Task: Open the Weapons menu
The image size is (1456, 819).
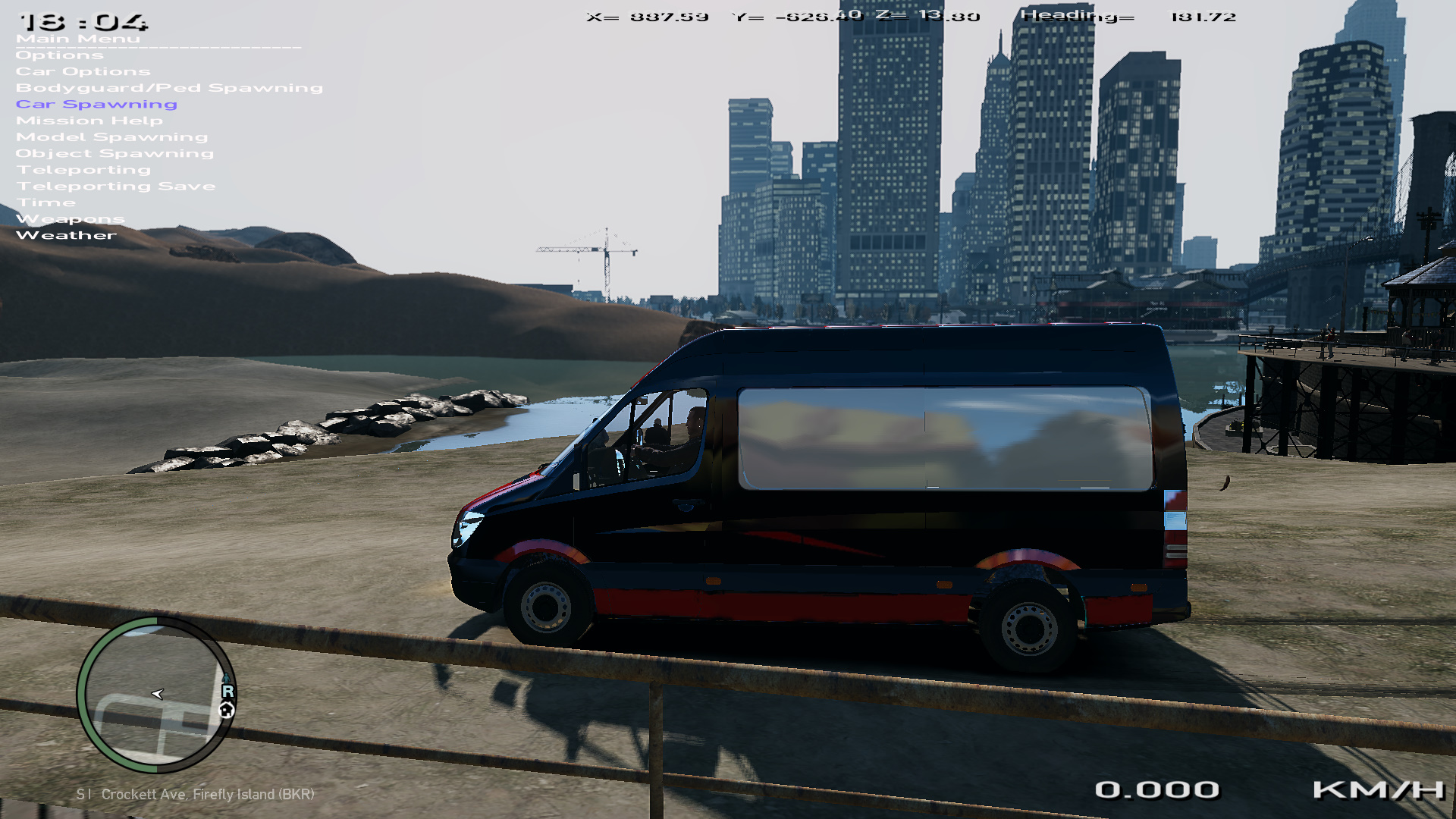Action: pyautogui.click(x=71, y=219)
